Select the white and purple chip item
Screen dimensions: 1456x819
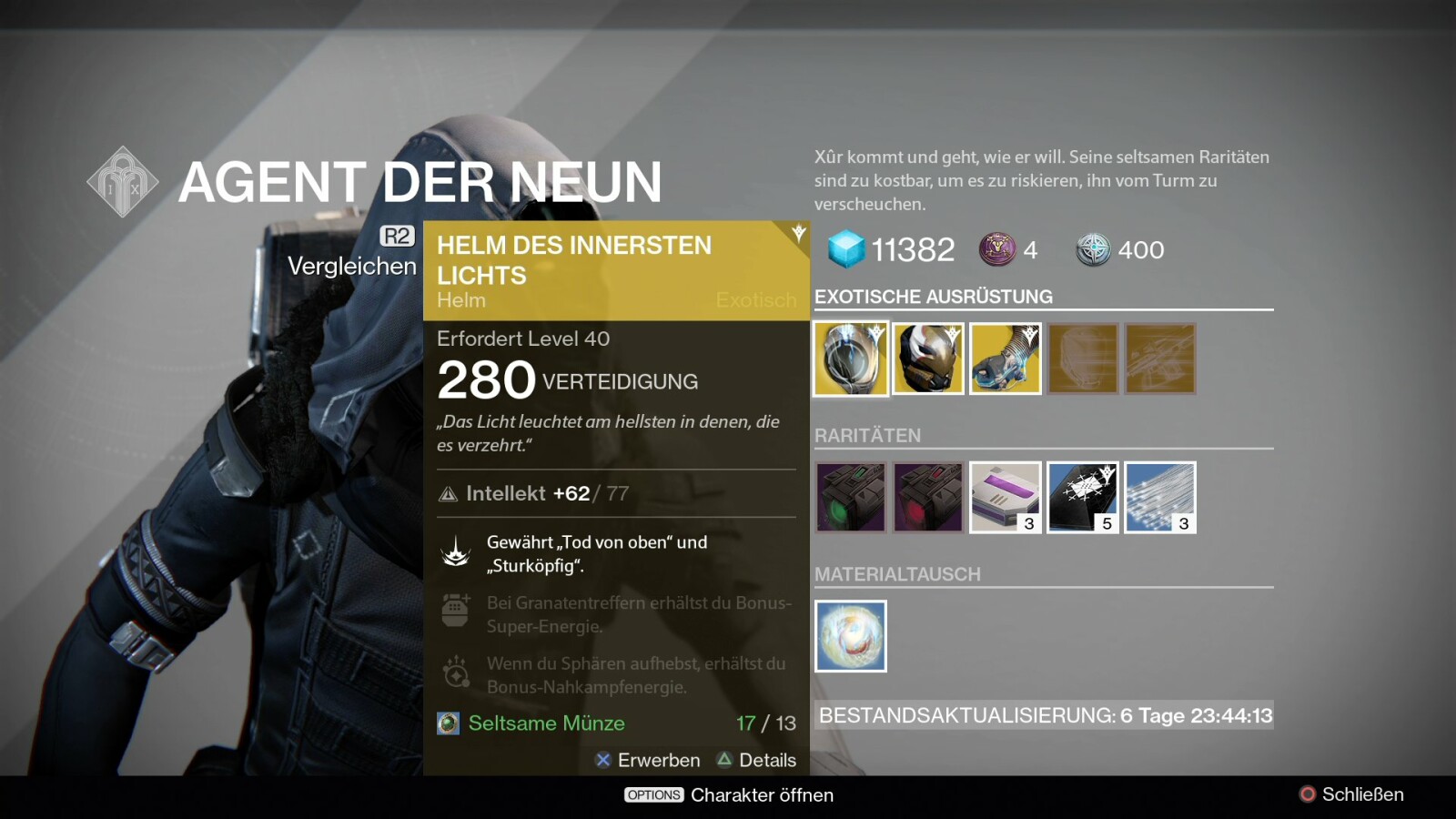pyautogui.click(x=1006, y=497)
